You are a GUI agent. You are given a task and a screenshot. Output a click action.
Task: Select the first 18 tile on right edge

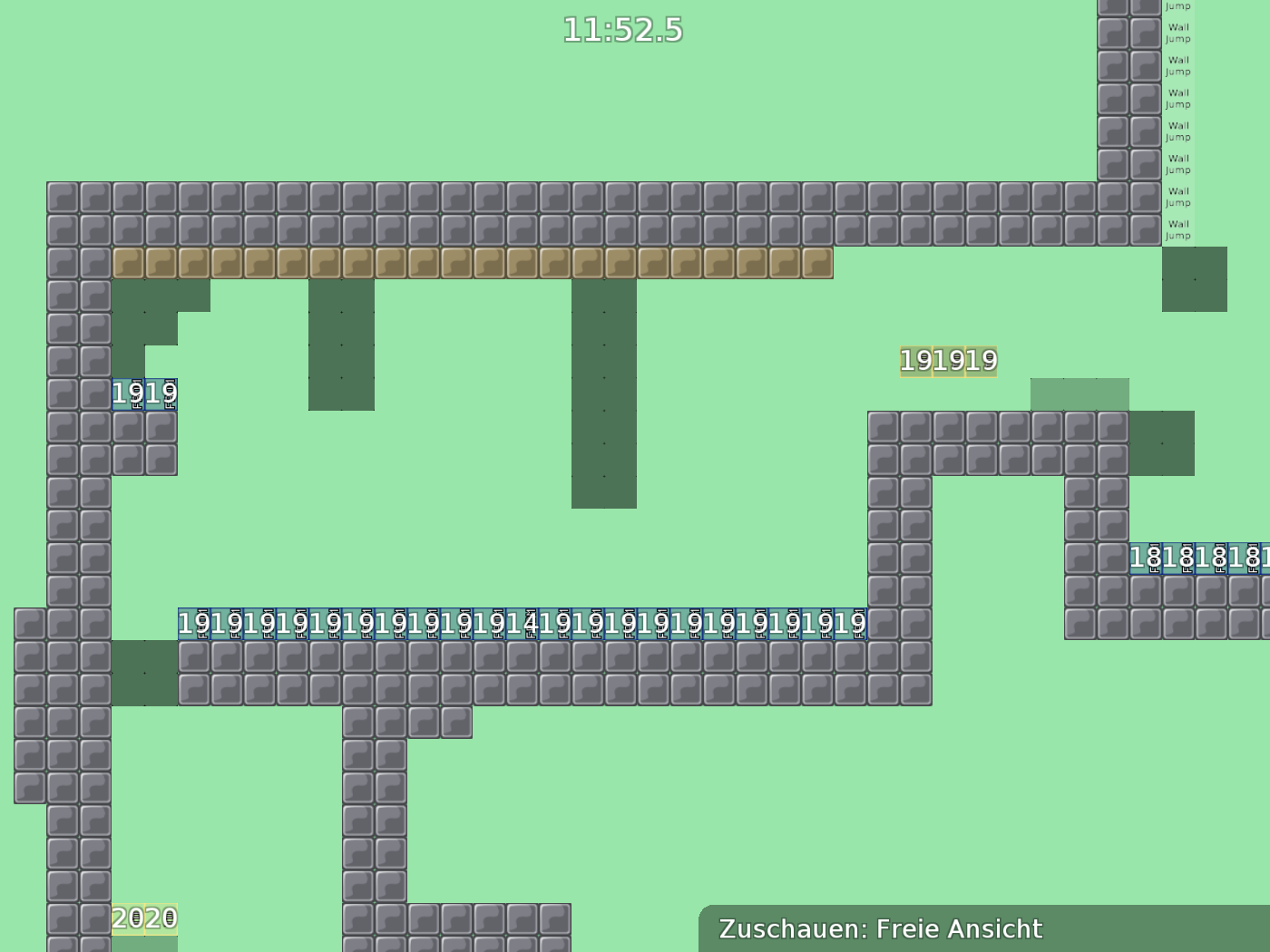click(x=1145, y=559)
